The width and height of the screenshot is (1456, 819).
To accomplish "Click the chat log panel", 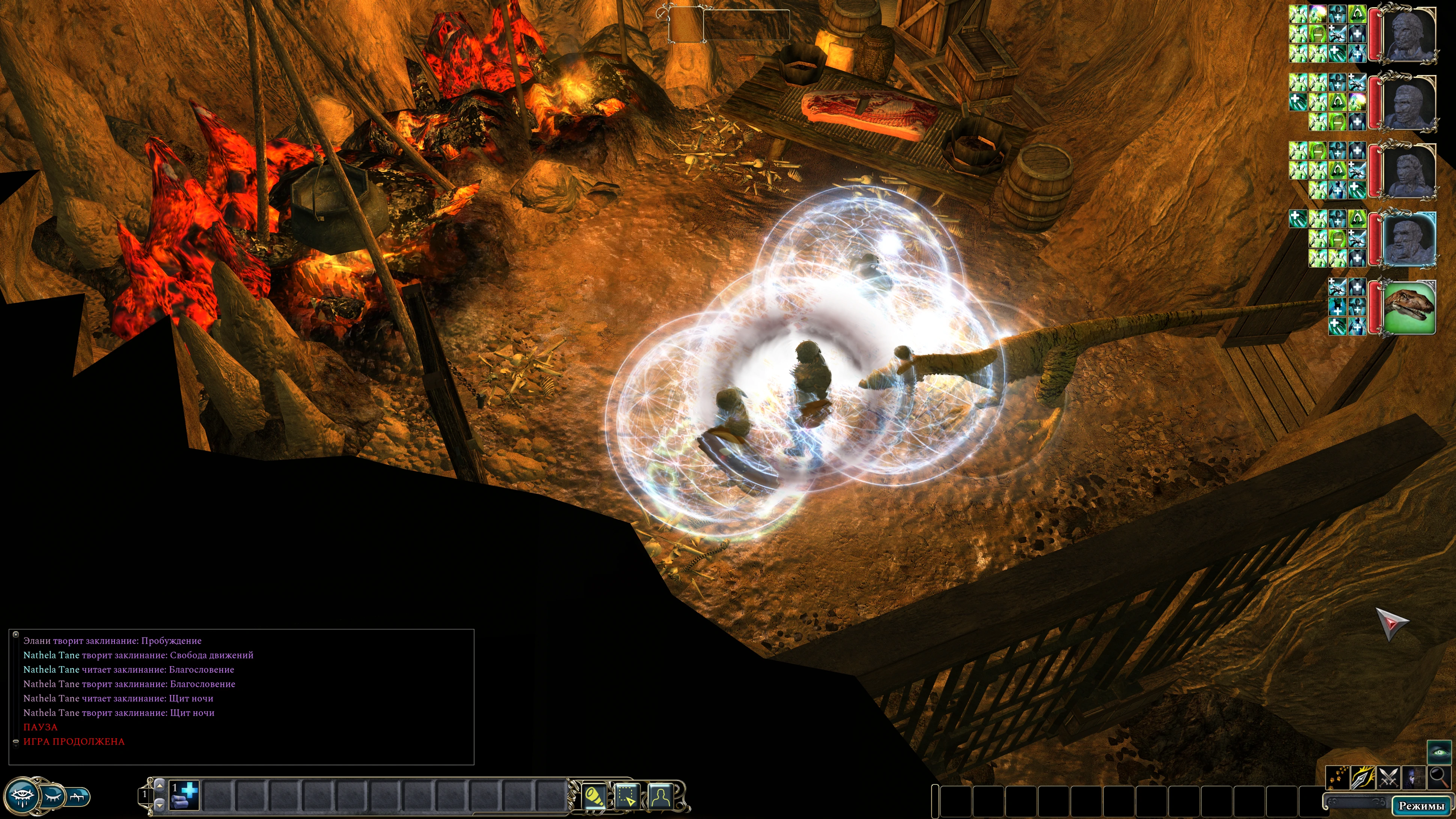I will tap(241, 696).
